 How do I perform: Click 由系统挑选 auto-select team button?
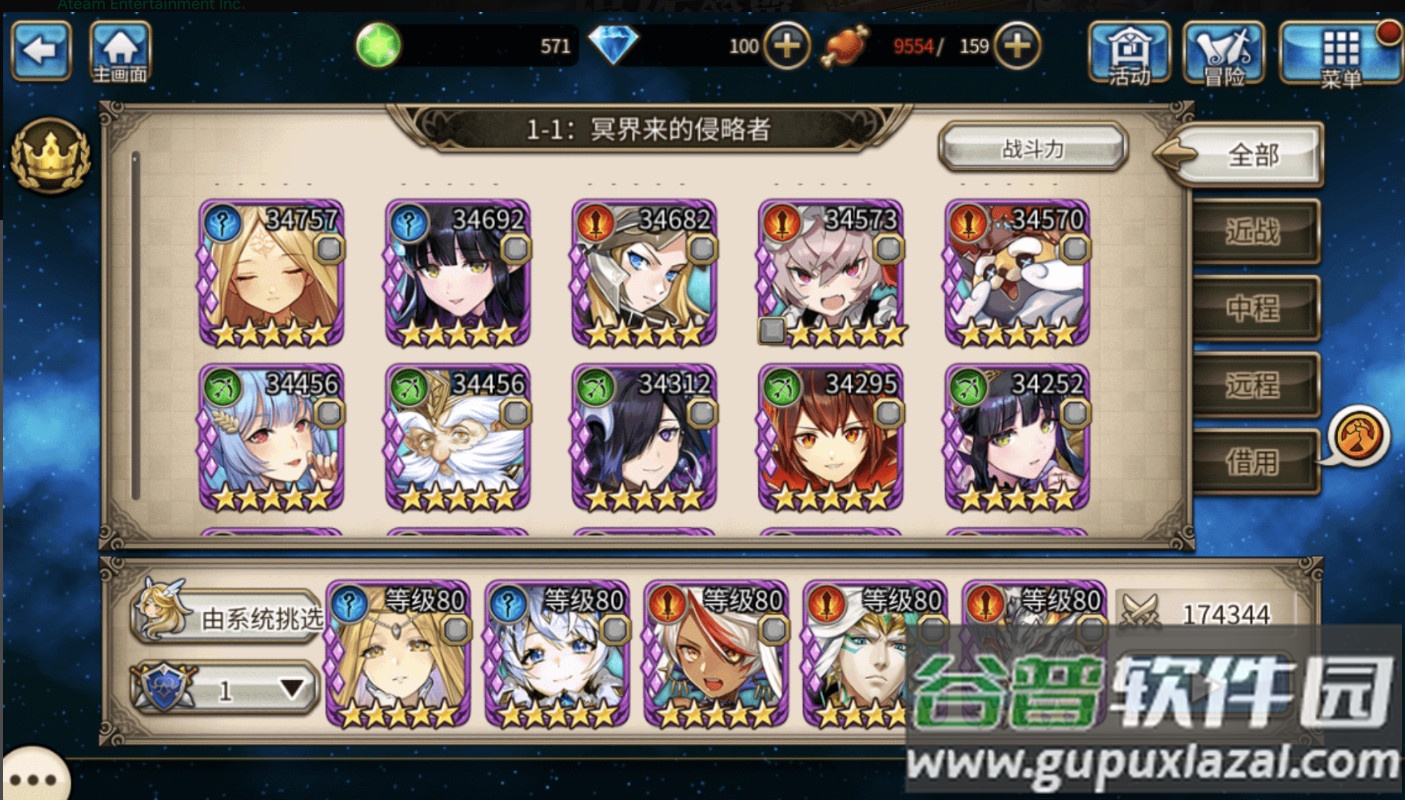click(x=229, y=617)
